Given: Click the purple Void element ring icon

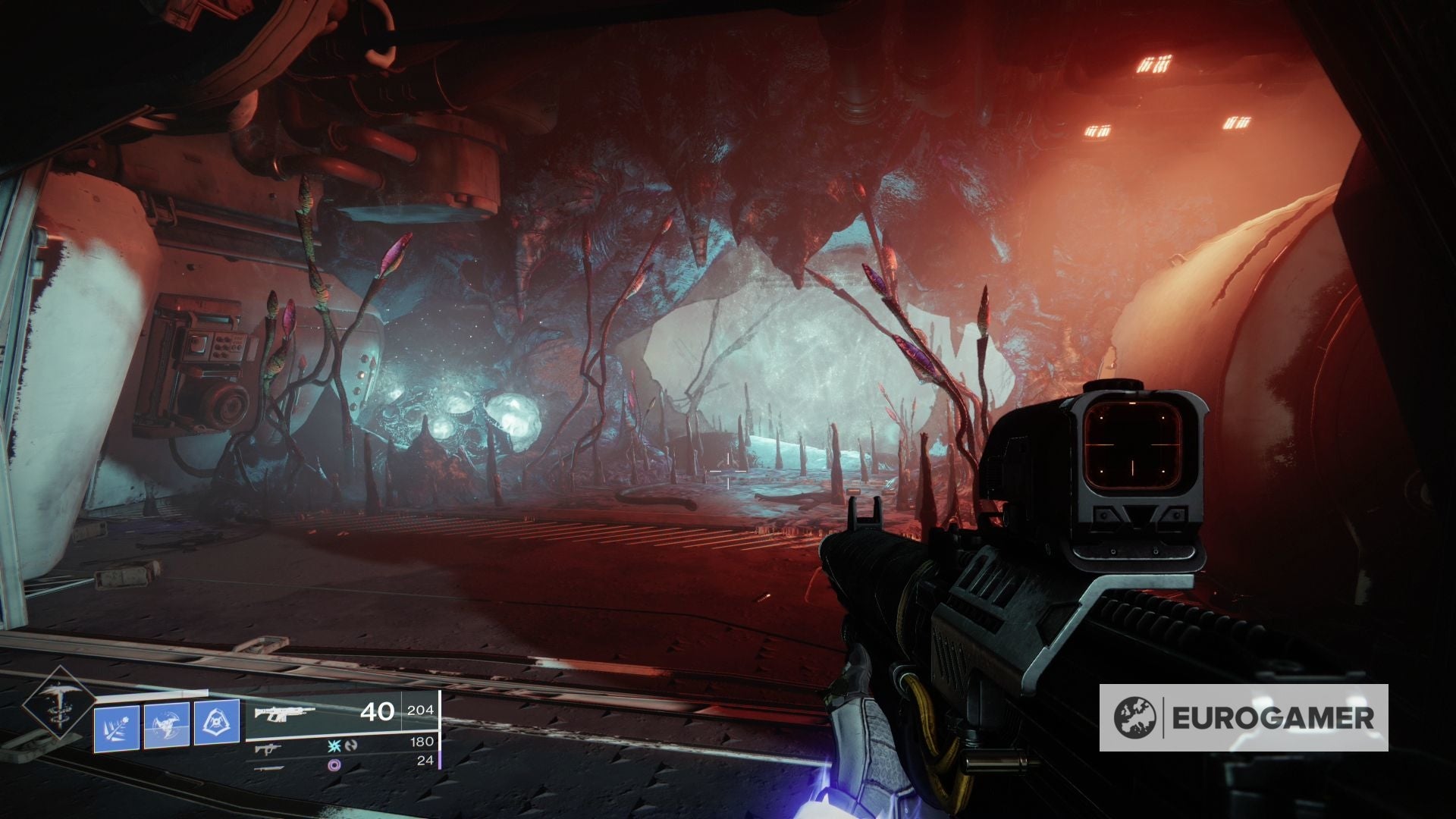Looking at the screenshot, I should (x=334, y=765).
